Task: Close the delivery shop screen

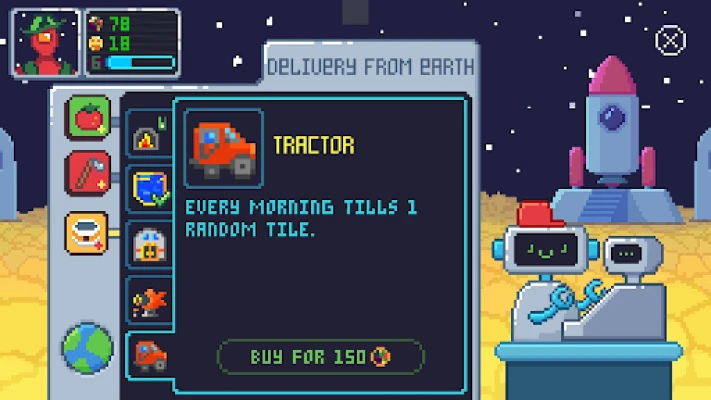Action: (x=670, y=40)
